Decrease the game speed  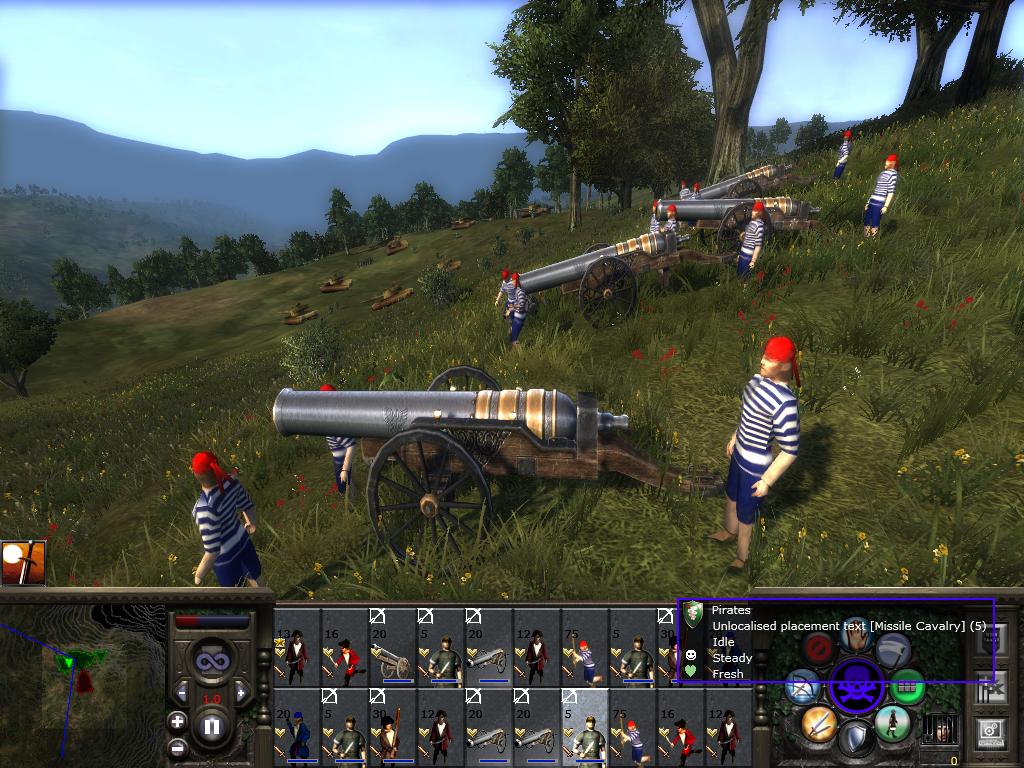(x=183, y=692)
